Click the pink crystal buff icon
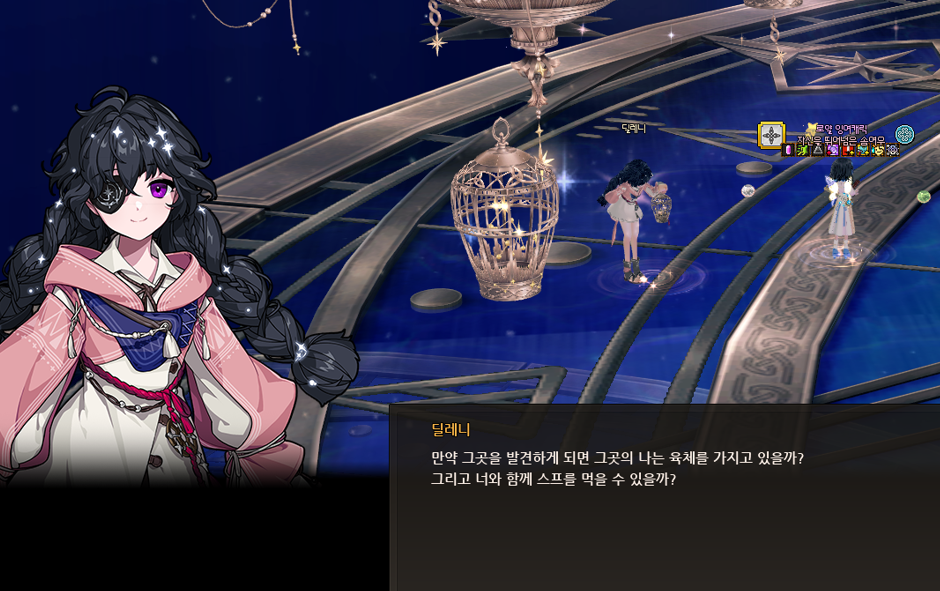The image size is (940, 591). (788, 150)
